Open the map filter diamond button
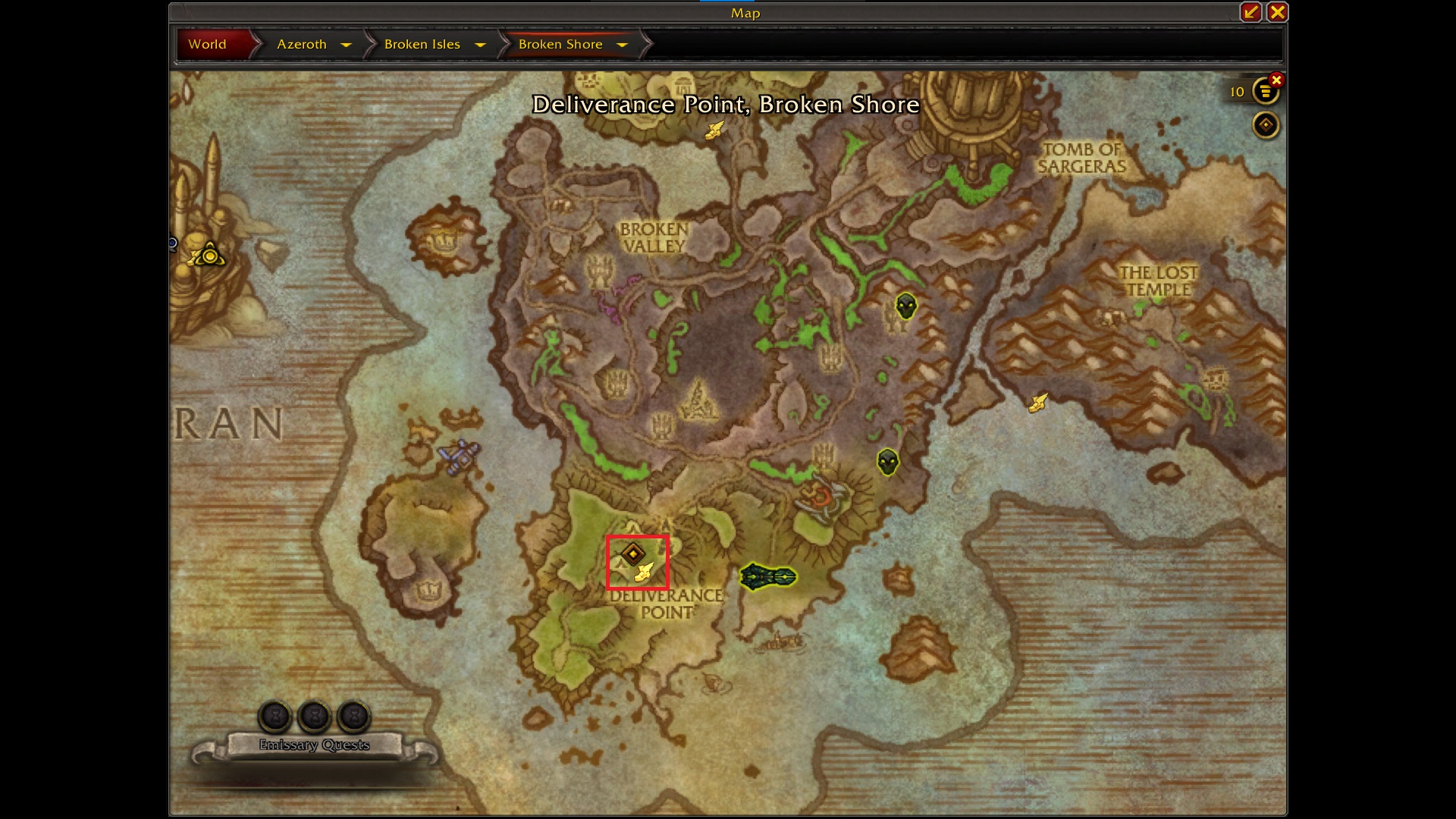This screenshot has height=819, width=1456. point(1265,125)
